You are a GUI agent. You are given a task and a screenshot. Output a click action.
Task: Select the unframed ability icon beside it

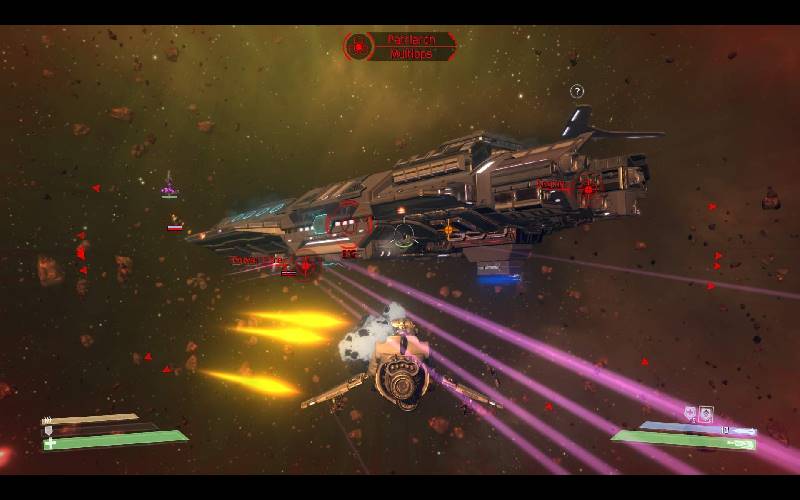click(690, 413)
